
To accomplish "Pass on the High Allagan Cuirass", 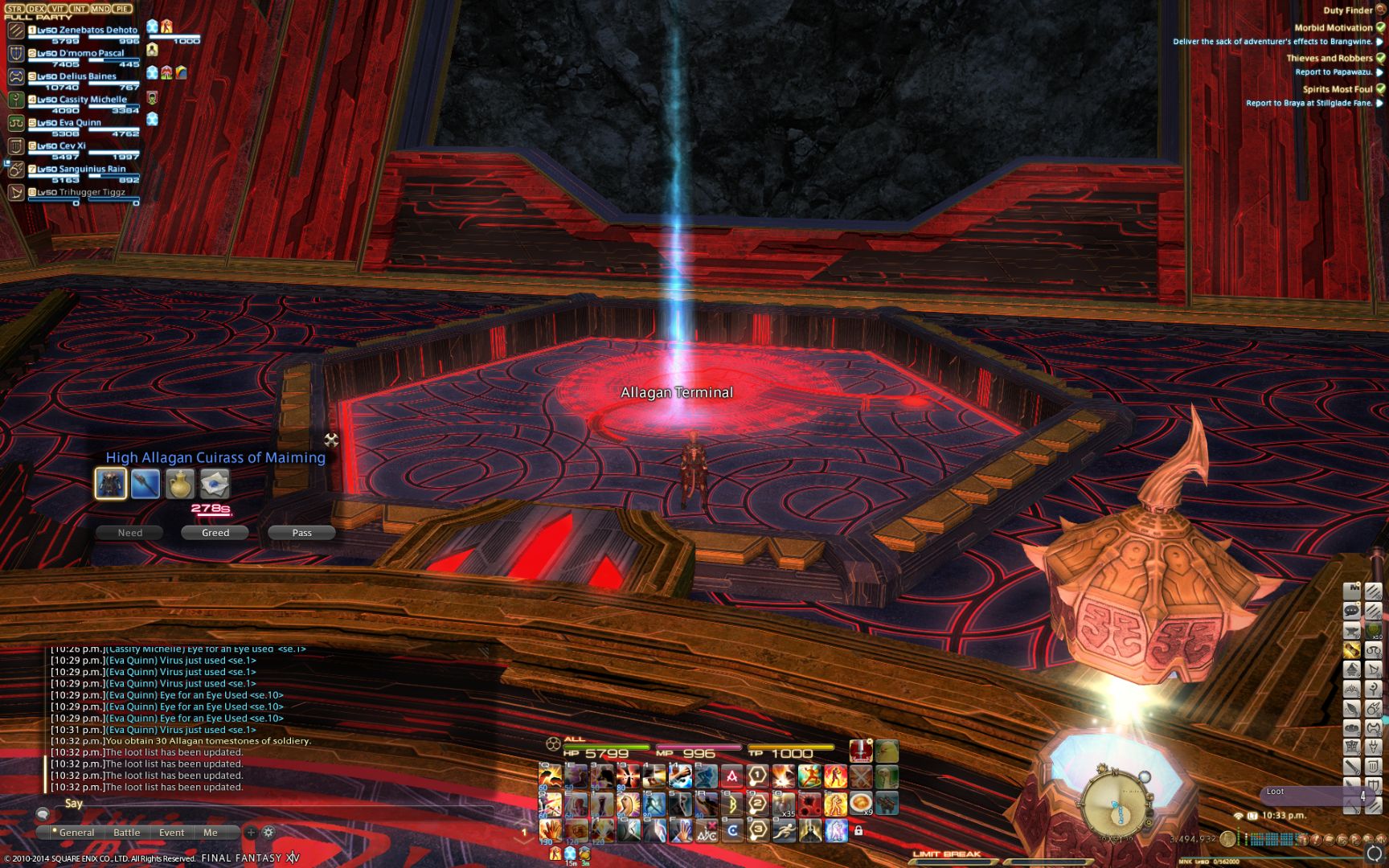I will [x=301, y=533].
